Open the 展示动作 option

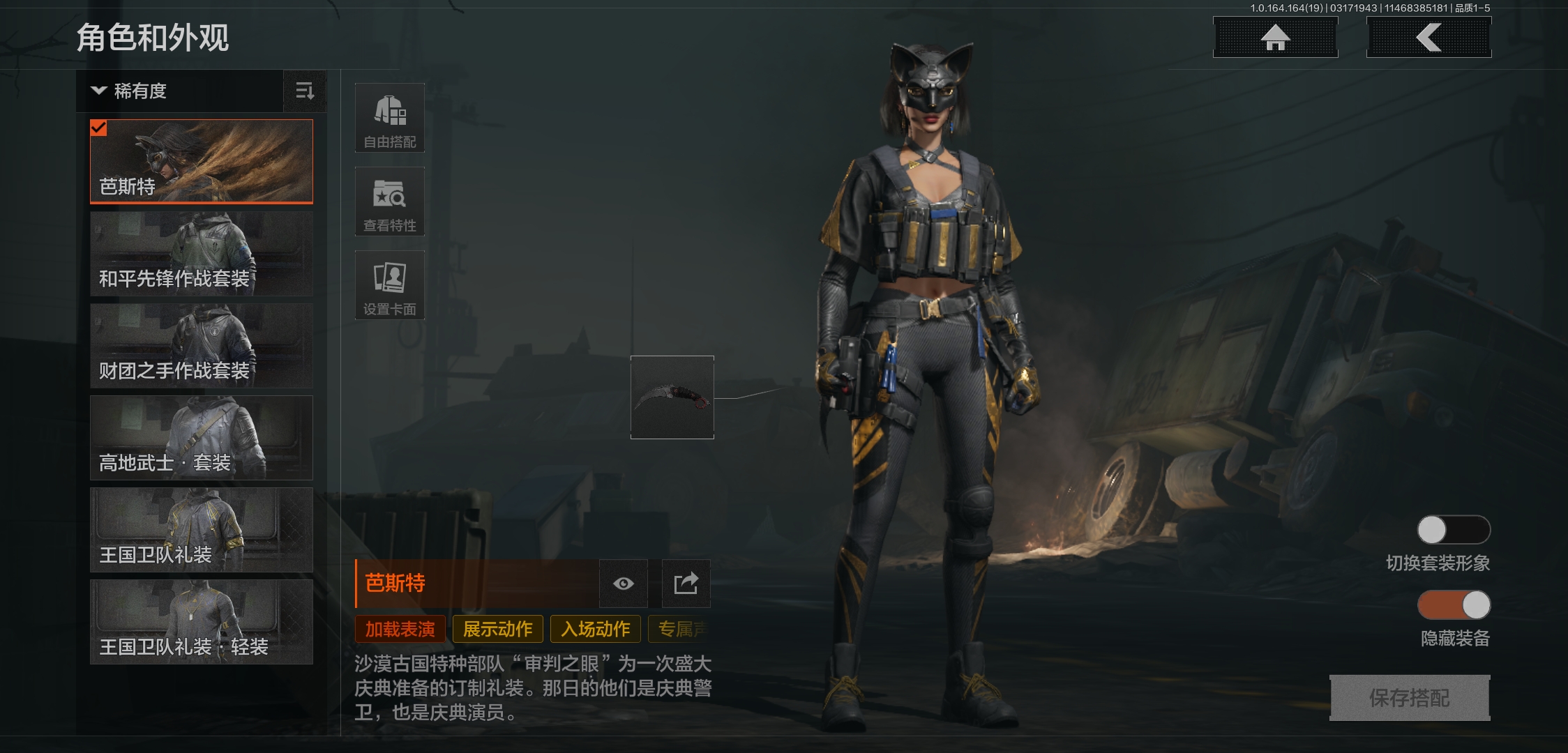tap(497, 629)
